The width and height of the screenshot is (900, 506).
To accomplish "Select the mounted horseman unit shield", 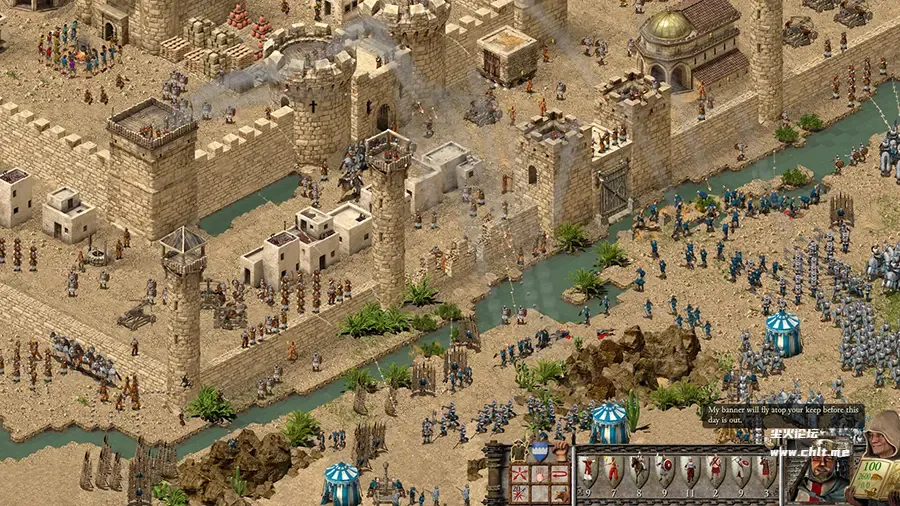I will (x=638, y=467).
